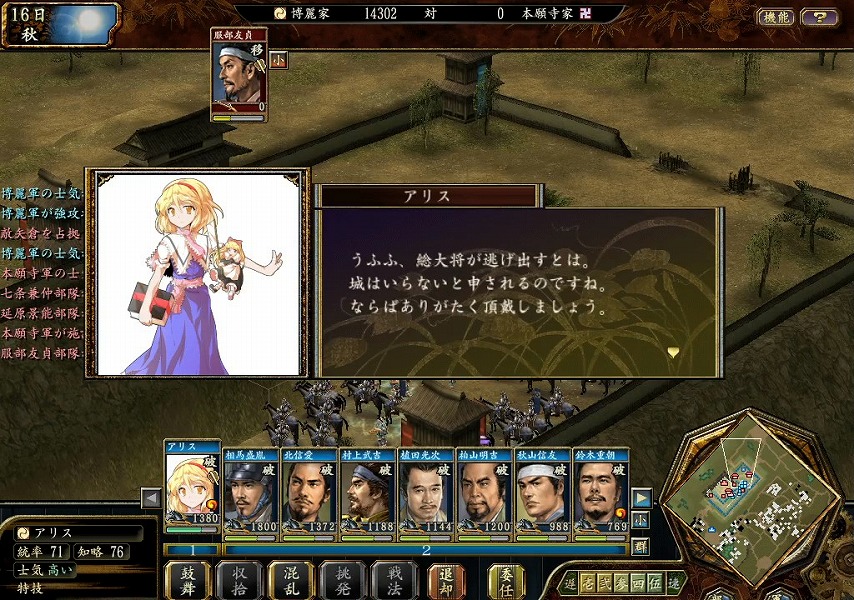
Task: Show previous units with the left arrow
Action: tap(151, 498)
